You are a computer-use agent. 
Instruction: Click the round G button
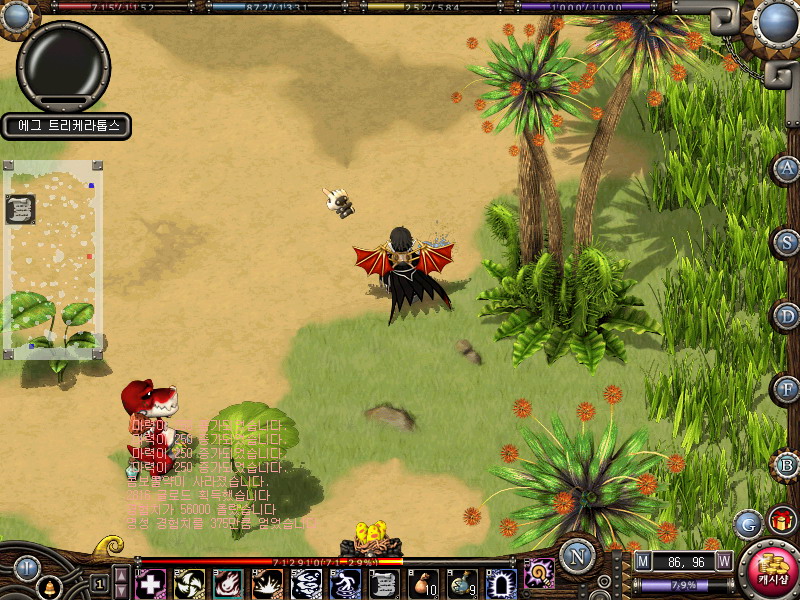[747, 523]
